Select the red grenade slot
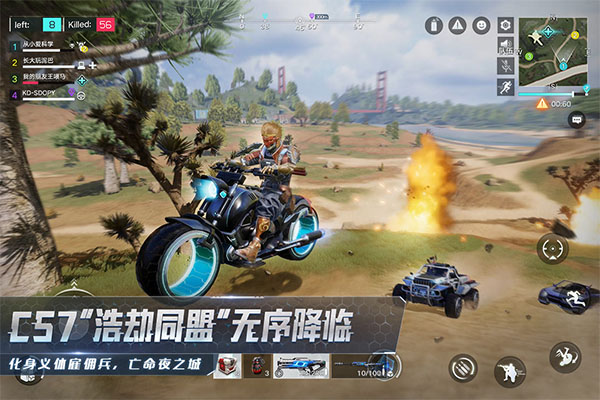The height and width of the screenshot is (400, 600). pyautogui.click(x=258, y=366)
